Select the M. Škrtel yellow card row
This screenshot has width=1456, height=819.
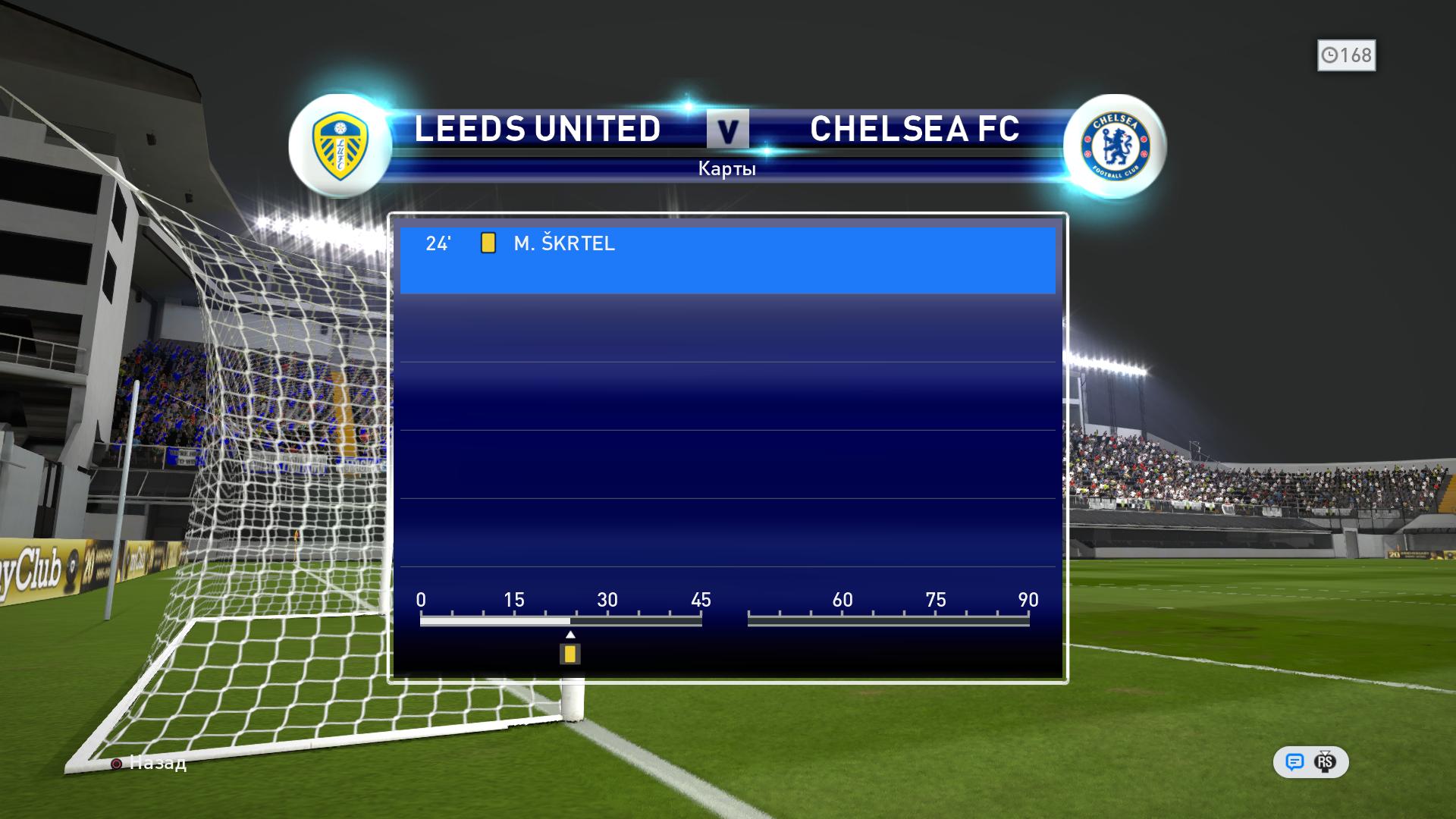(726, 259)
